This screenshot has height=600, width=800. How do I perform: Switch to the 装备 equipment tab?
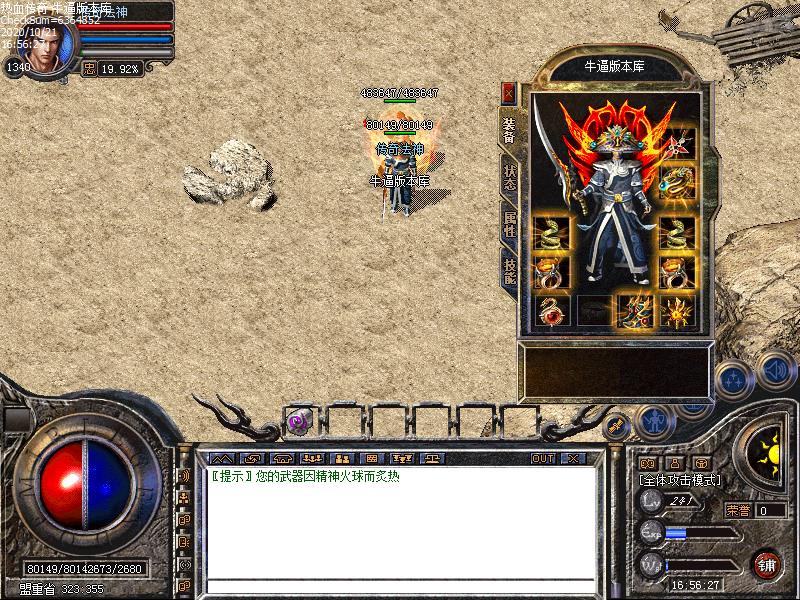(509, 129)
